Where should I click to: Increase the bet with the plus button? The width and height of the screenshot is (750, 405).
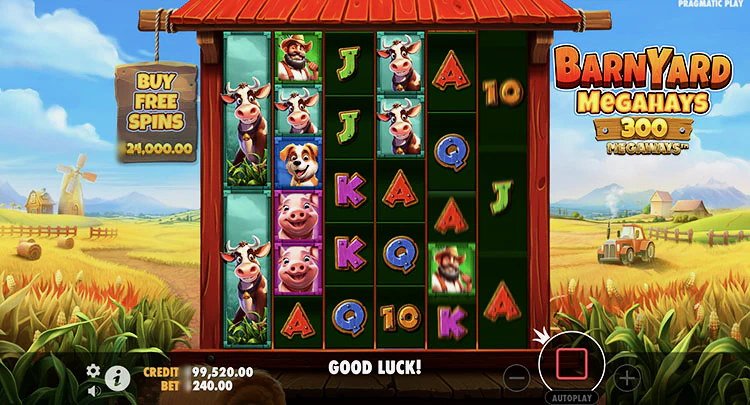pos(626,378)
